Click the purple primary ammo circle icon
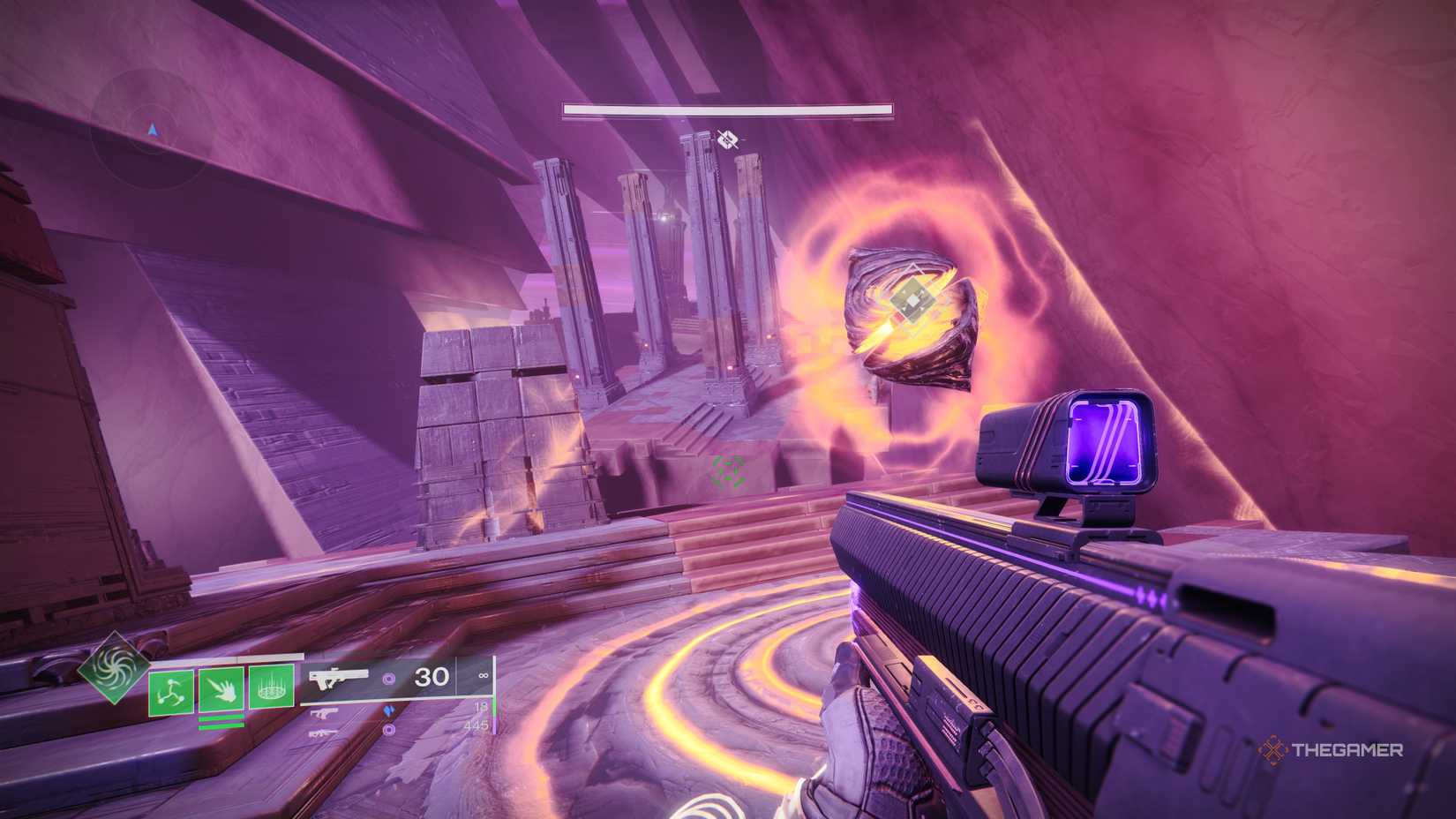This screenshot has height=819, width=1456. 390,679
